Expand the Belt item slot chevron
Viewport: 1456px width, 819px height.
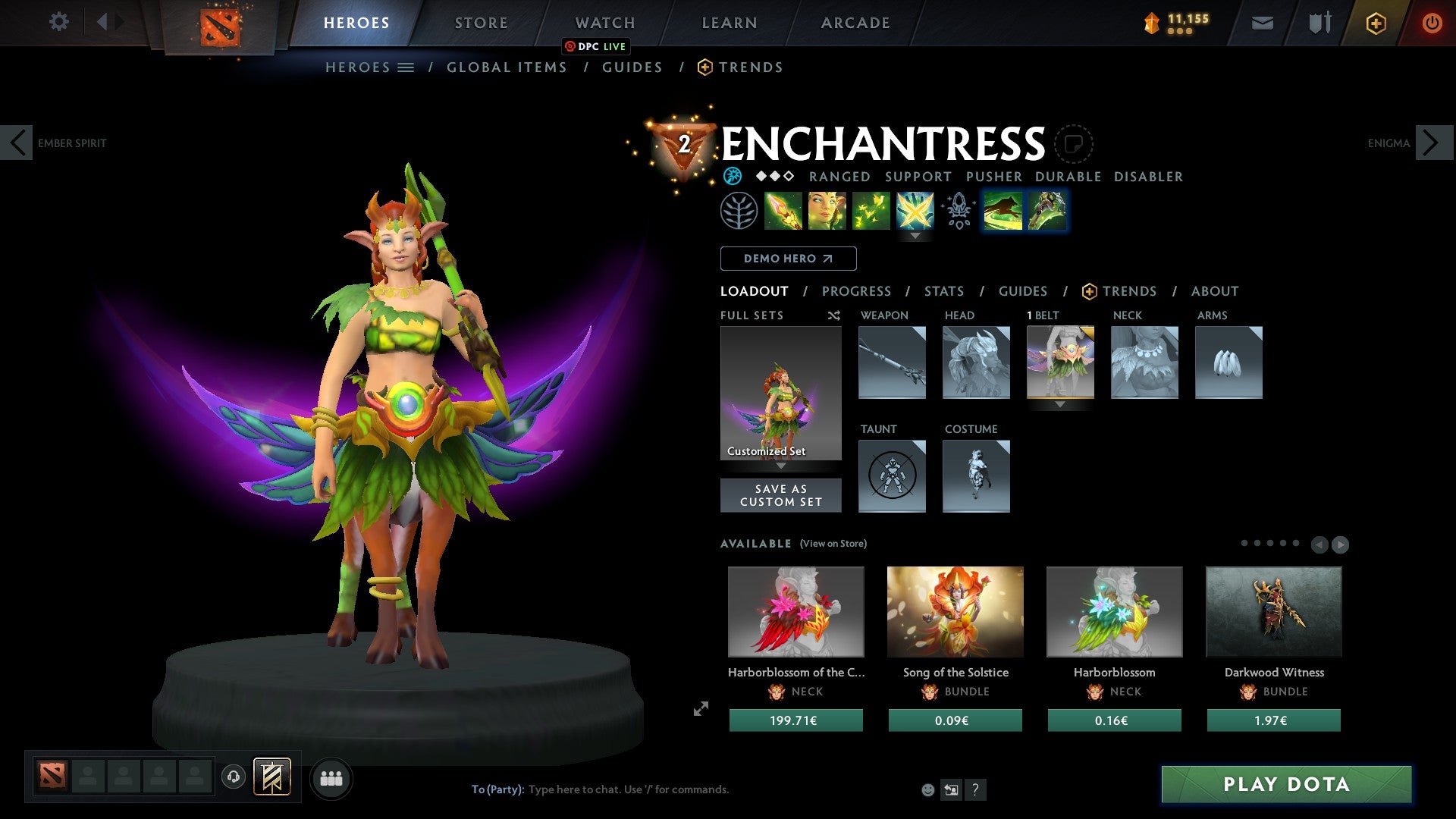click(1060, 405)
